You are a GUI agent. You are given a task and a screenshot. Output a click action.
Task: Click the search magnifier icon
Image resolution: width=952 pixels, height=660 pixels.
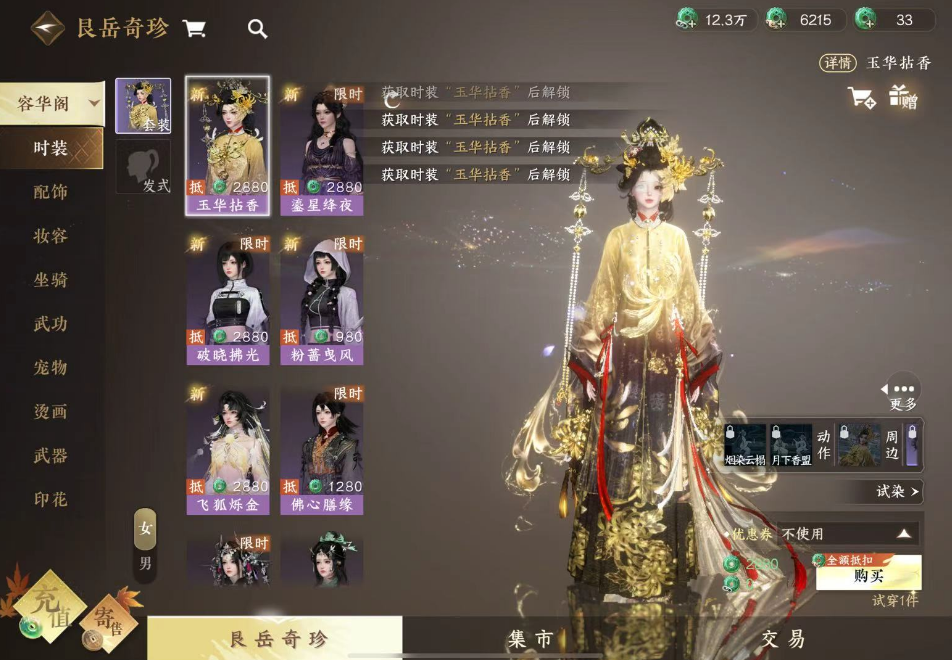pos(257,29)
